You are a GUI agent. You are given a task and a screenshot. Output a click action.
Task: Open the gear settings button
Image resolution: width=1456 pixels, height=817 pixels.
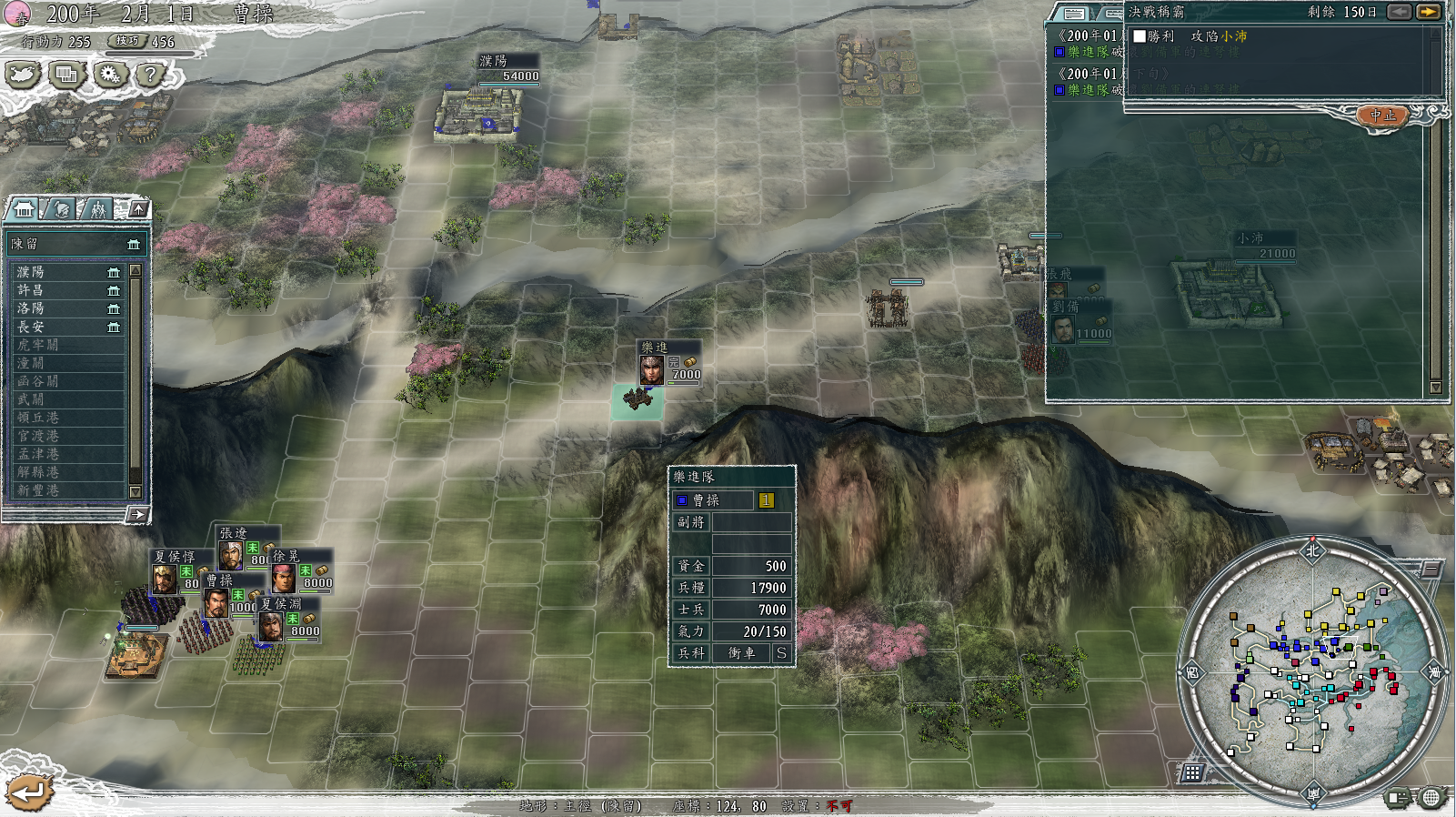click(110, 74)
